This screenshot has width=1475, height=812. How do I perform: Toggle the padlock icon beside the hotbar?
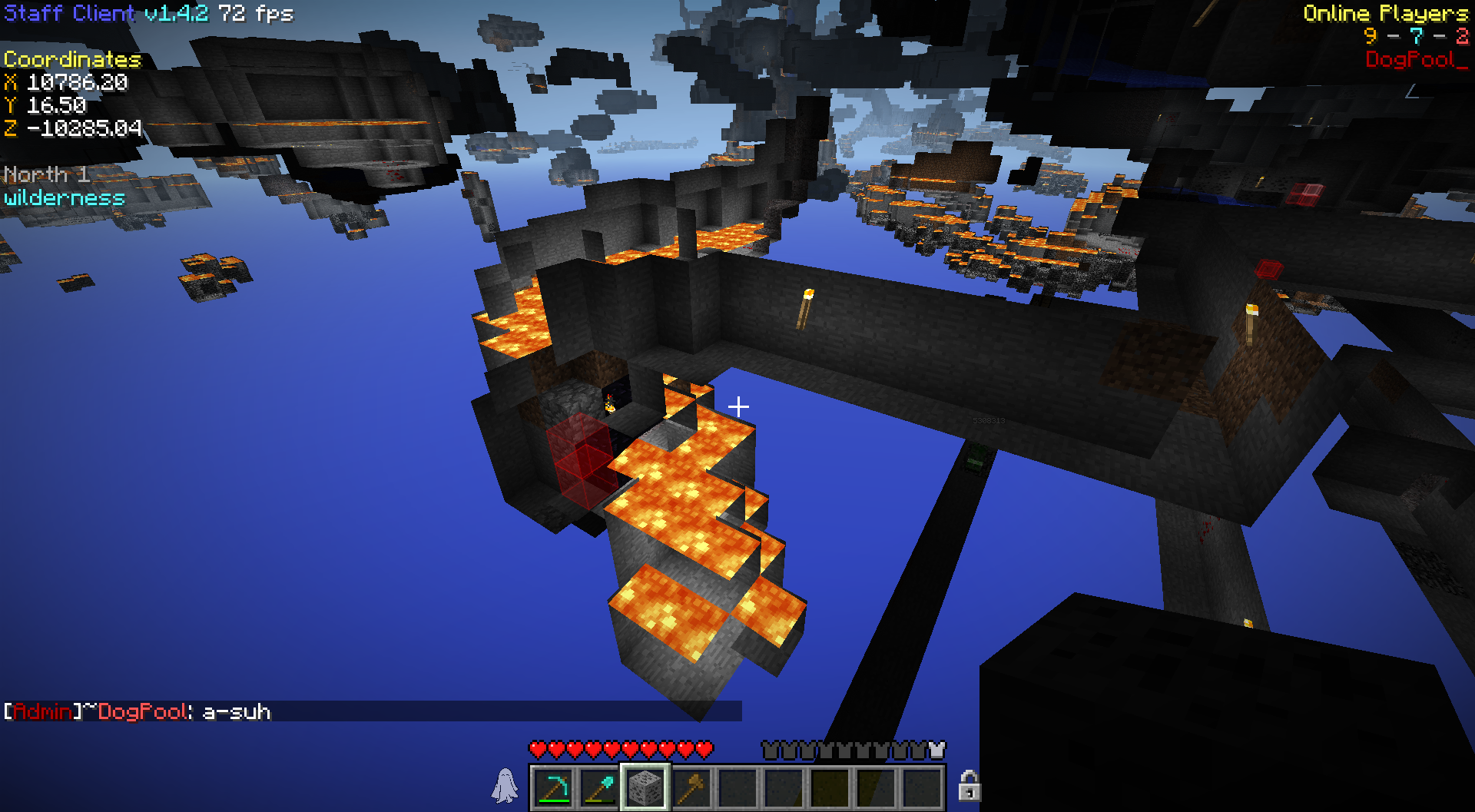(x=969, y=786)
